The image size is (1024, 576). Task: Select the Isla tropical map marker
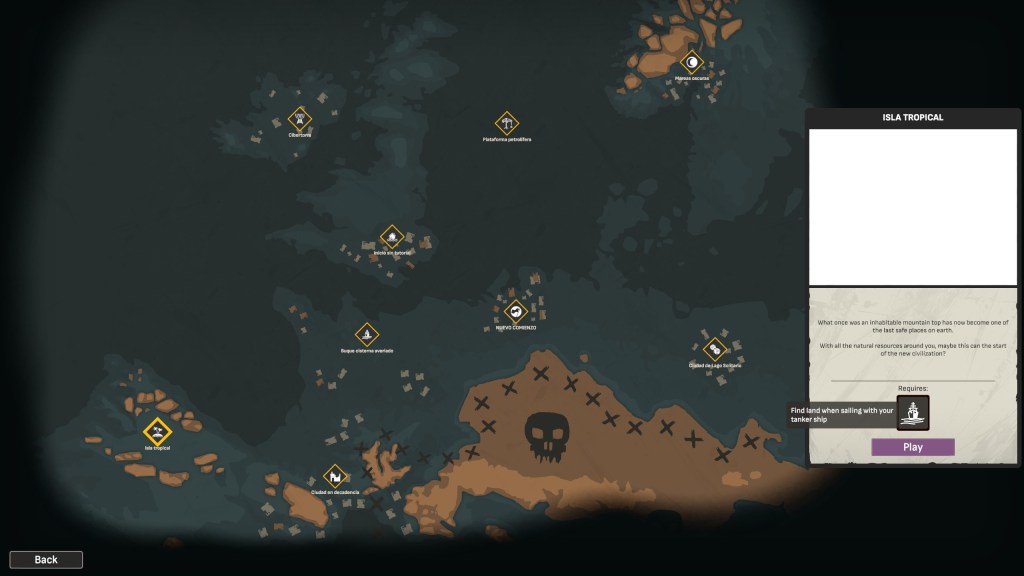pos(157,431)
